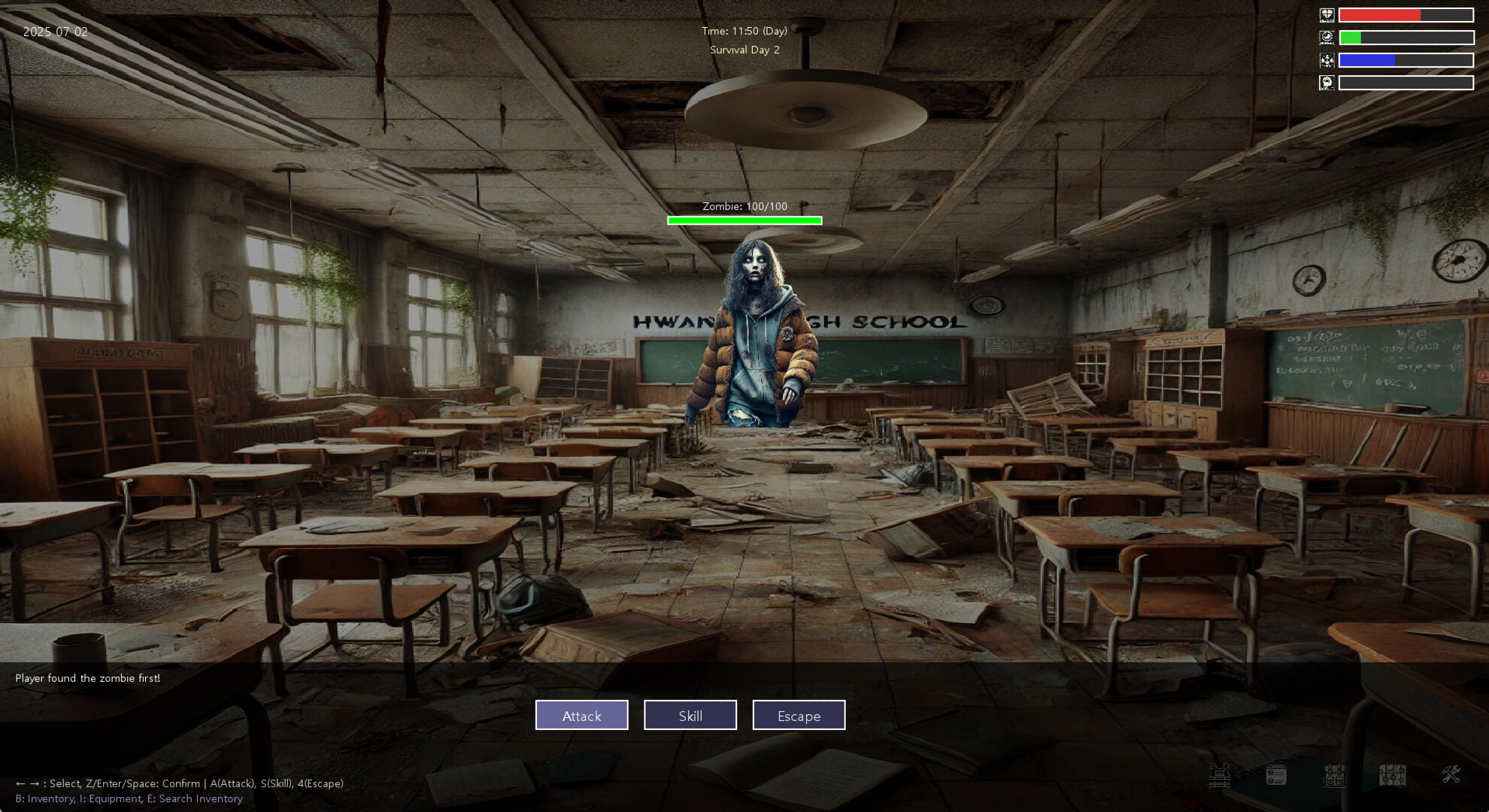Click the 2025-07-02 date display
The height and width of the screenshot is (812, 1489).
pyautogui.click(x=54, y=32)
